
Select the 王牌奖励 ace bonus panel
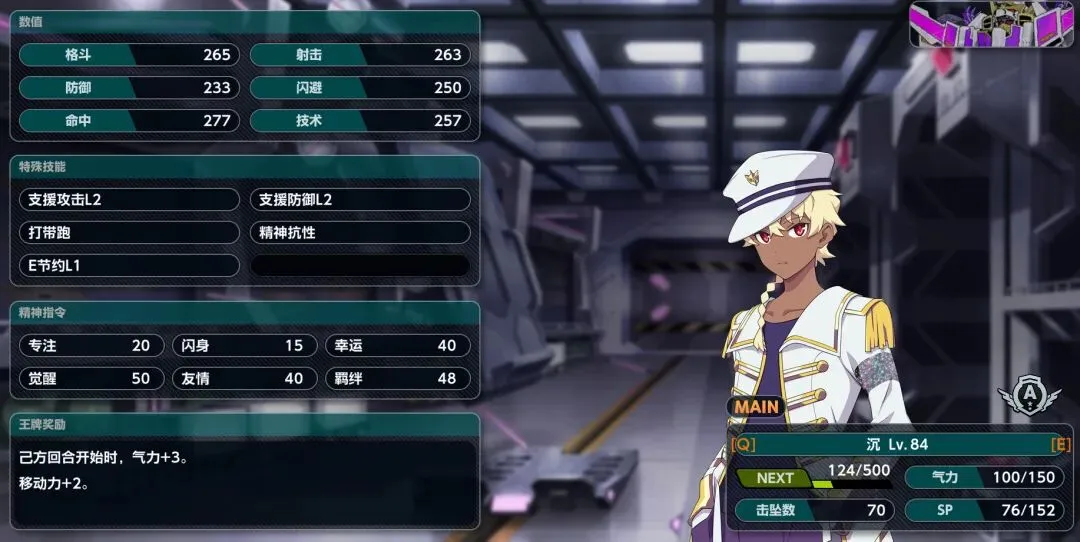click(x=244, y=472)
